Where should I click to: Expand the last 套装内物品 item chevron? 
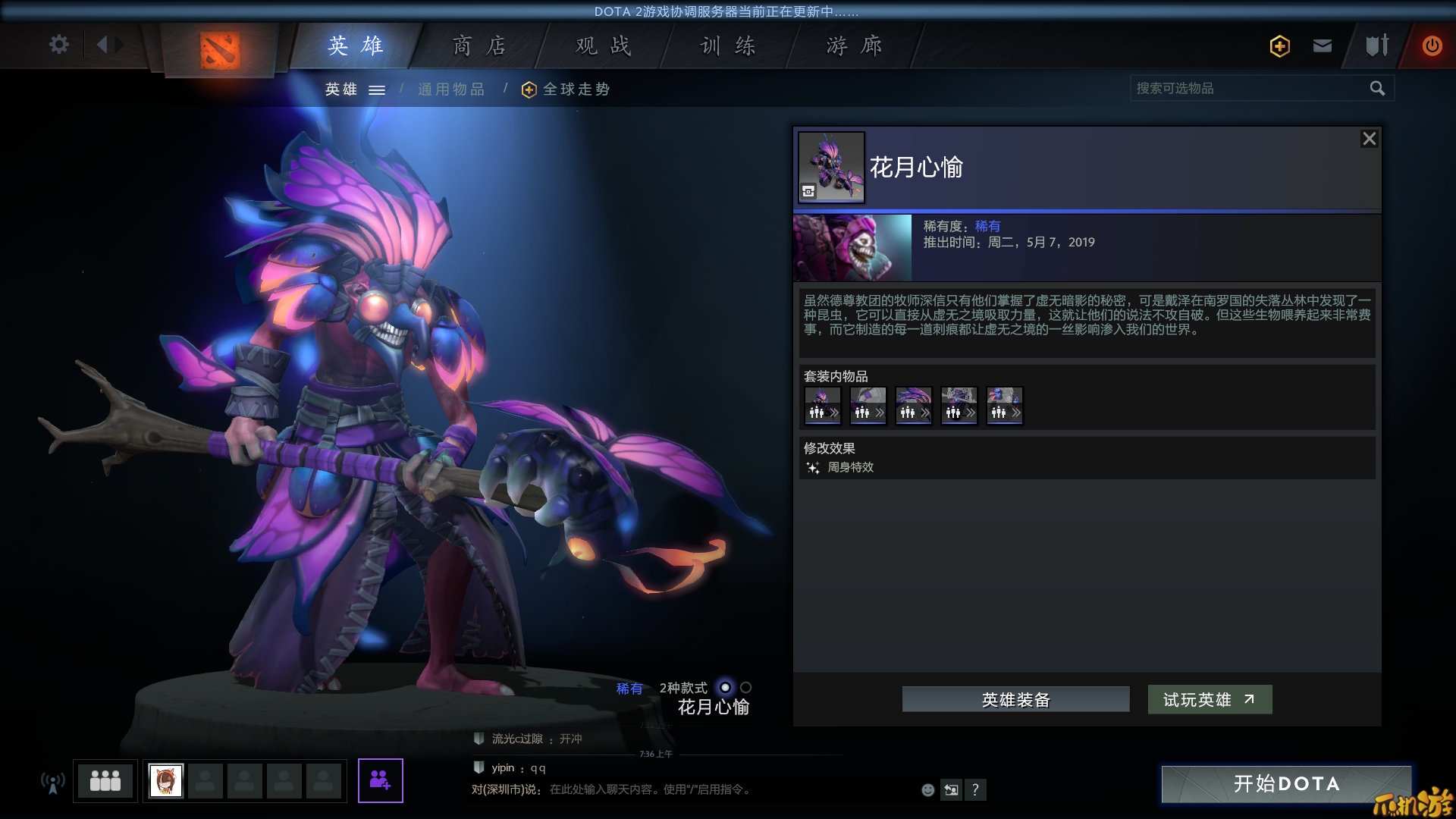[x=1016, y=413]
